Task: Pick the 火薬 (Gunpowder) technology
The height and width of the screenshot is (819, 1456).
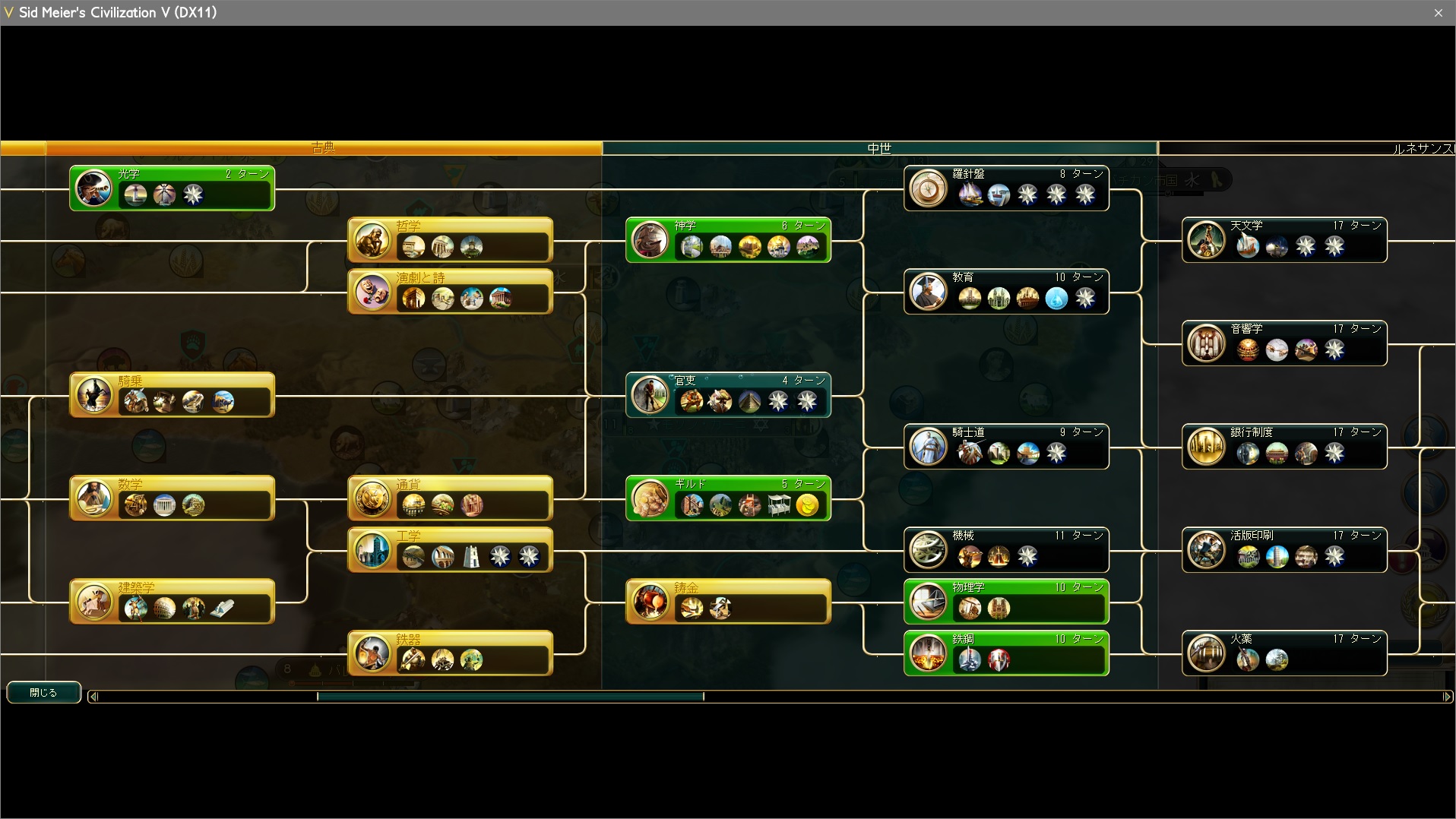Action: (x=1283, y=653)
